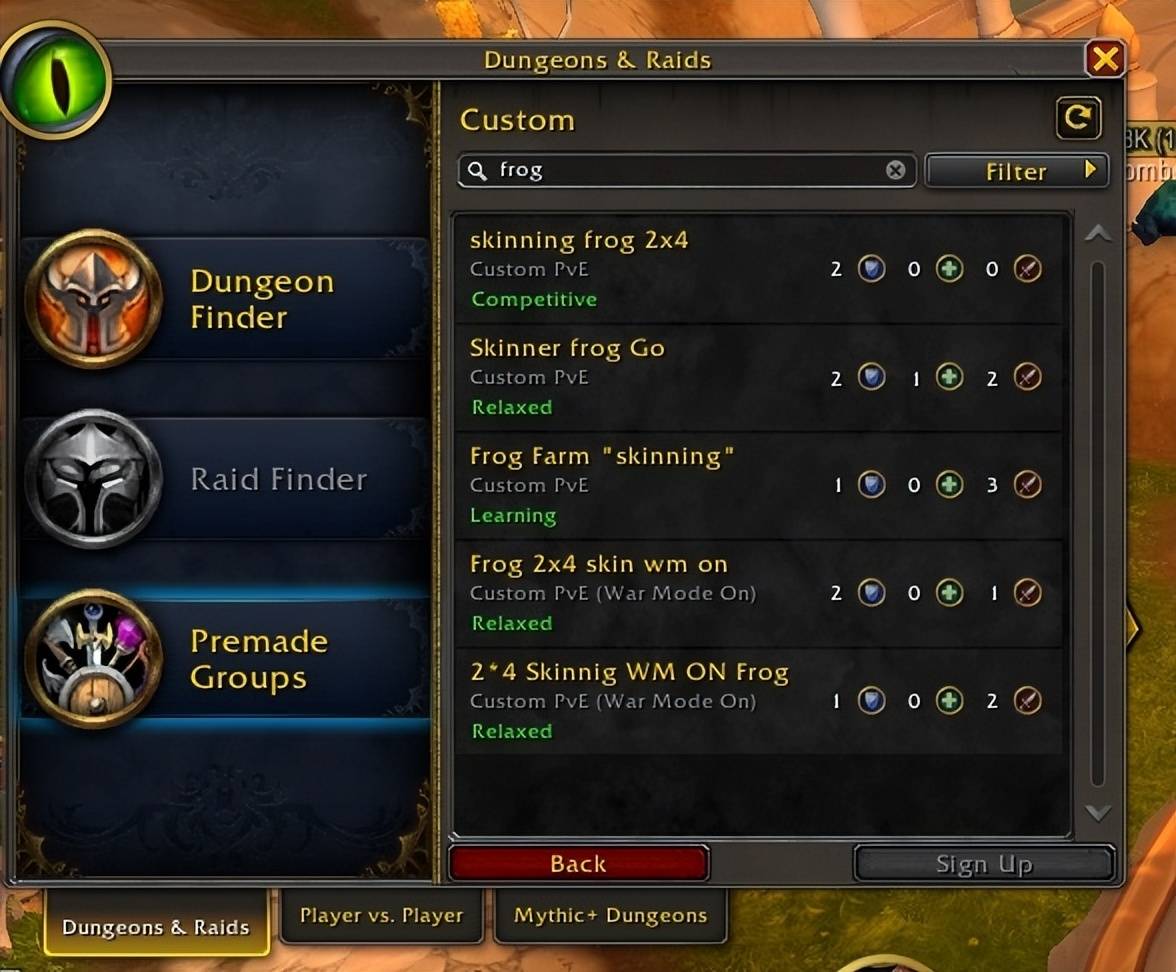Click the scroll-up arrow of the list
This screenshot has height=972, width=1176.
click(1098, 233)
